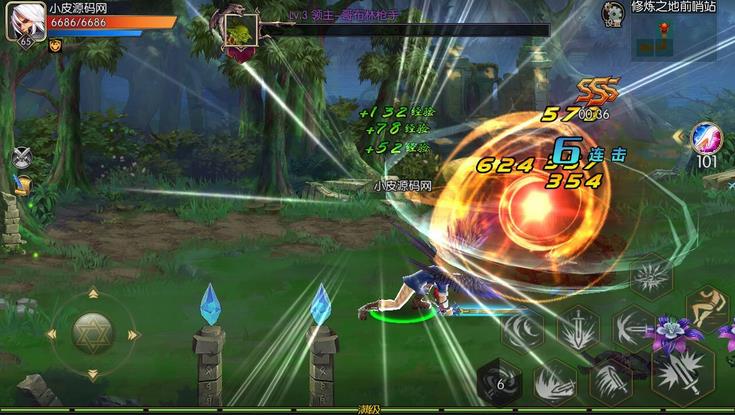Activate the jumping figure dodge skill
This screenshot has height=415, width=735.
click(x=706, y=307)
